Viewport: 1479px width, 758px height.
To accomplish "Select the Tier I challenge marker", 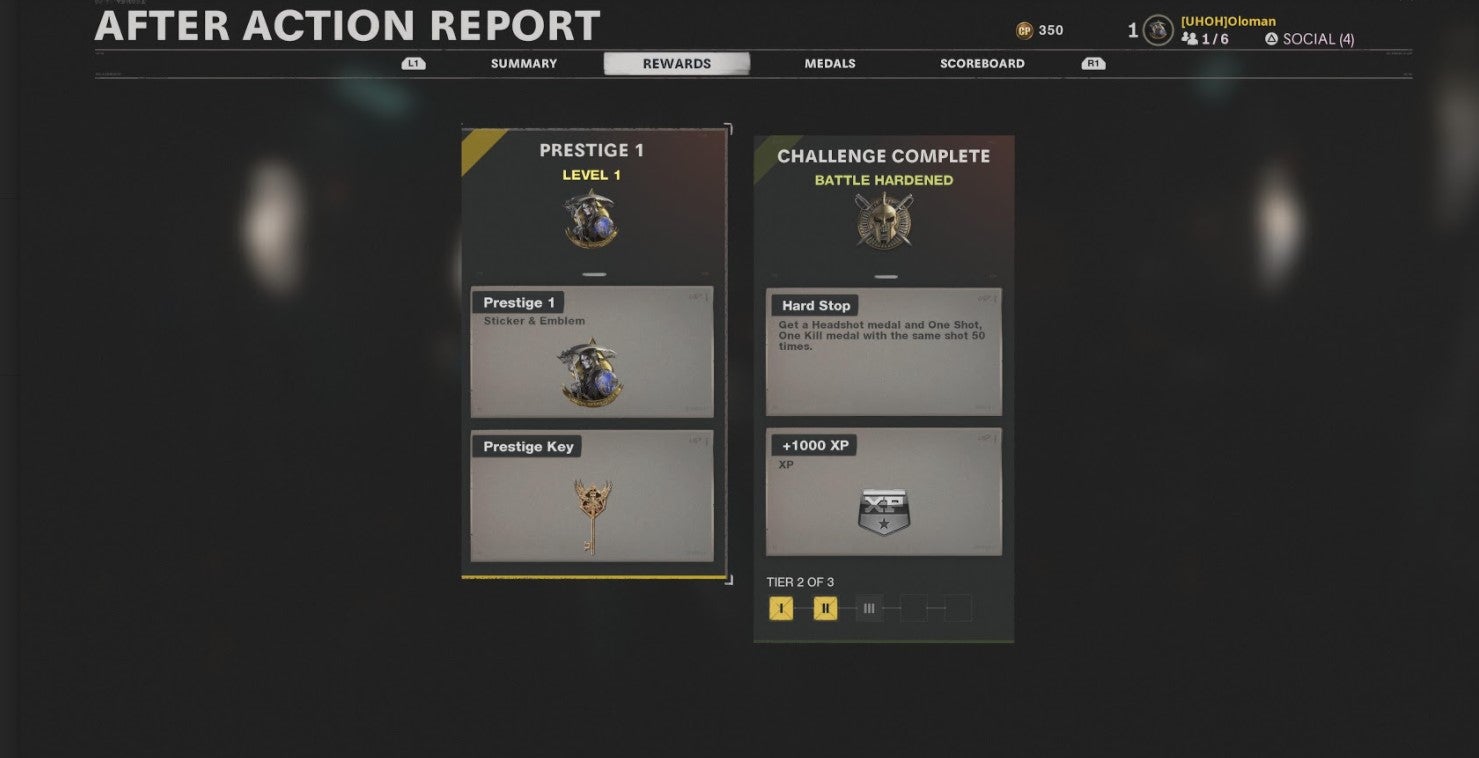I will [x=780, y=607].
